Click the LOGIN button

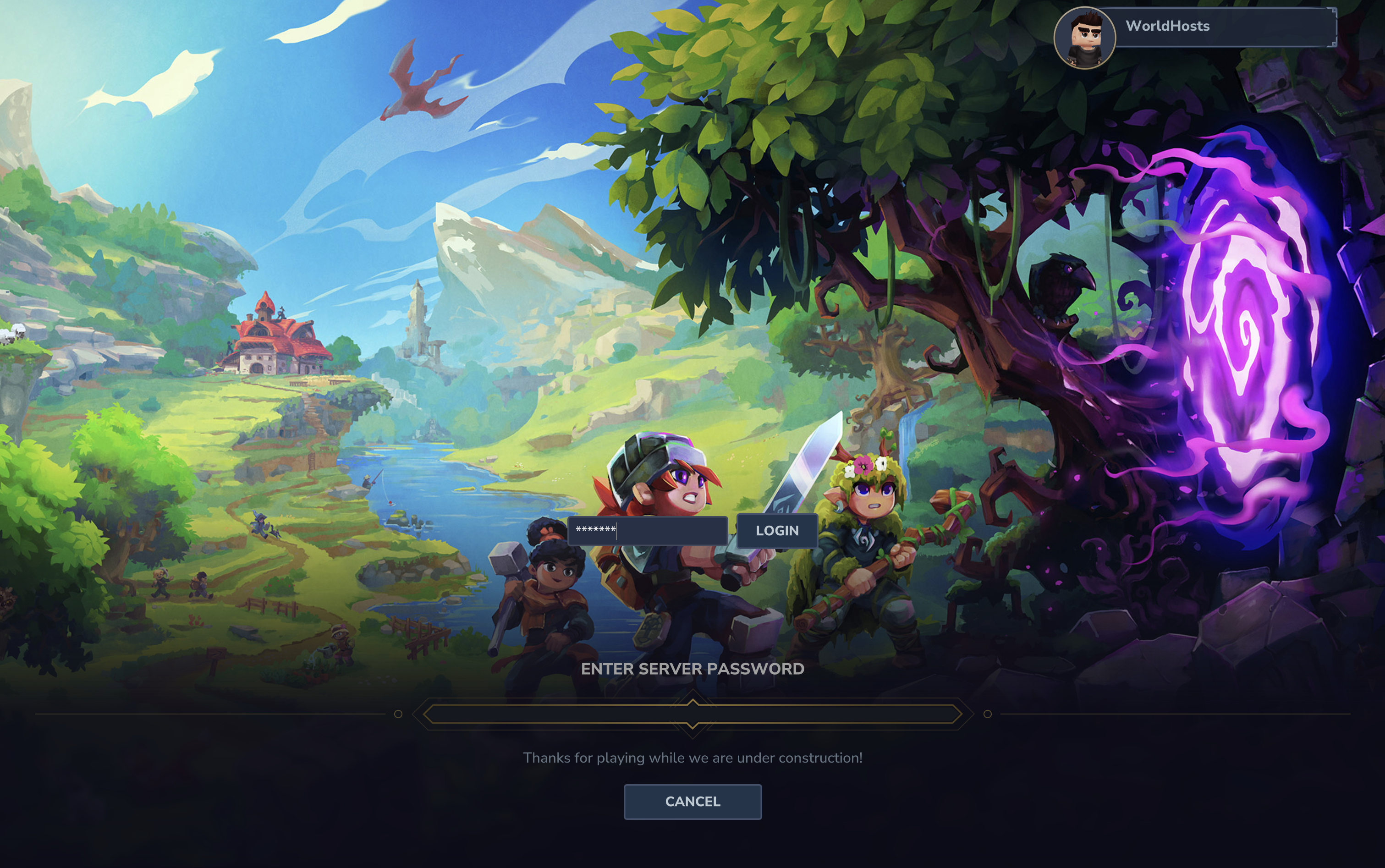776,531
